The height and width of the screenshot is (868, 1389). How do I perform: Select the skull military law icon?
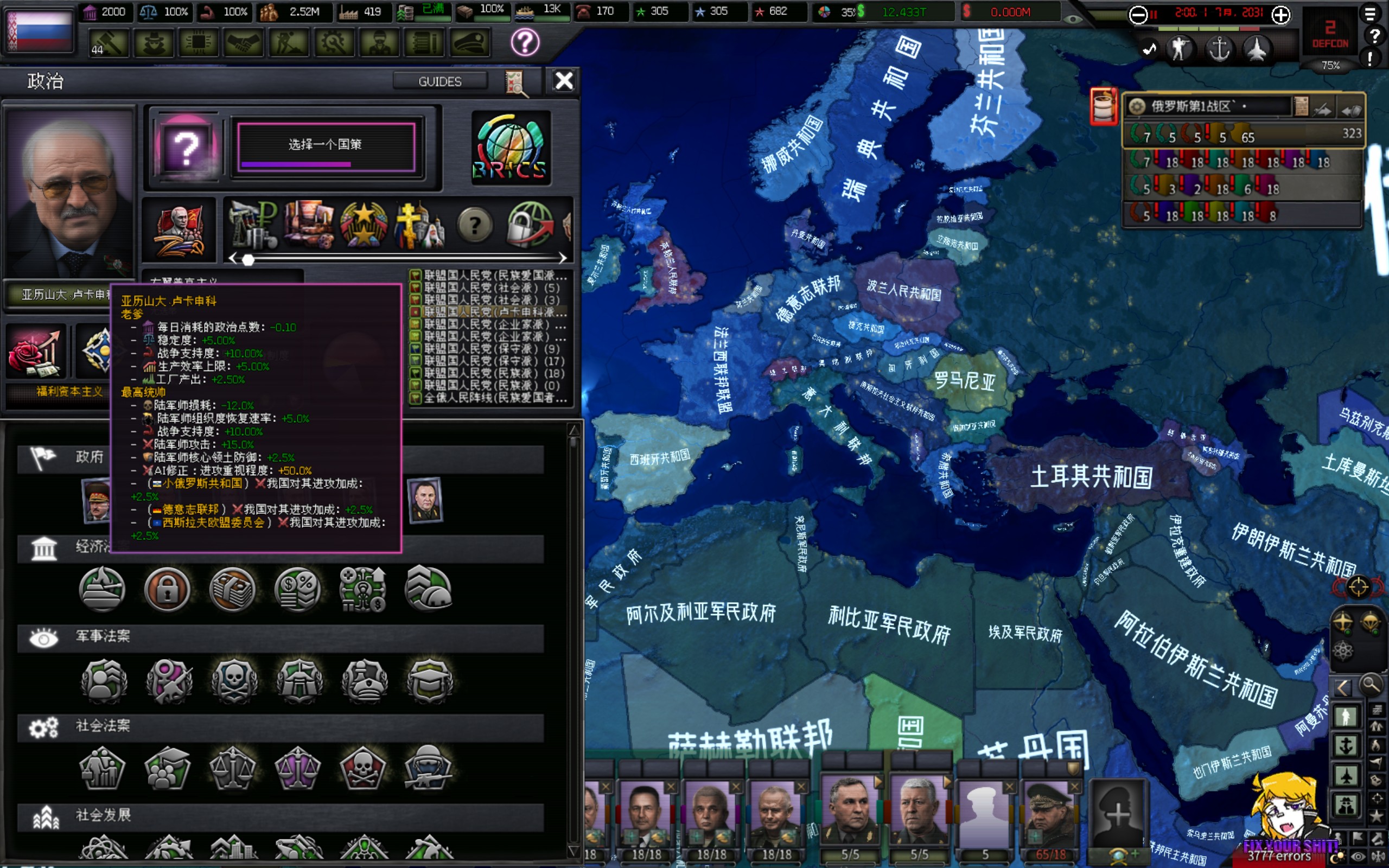234,680
